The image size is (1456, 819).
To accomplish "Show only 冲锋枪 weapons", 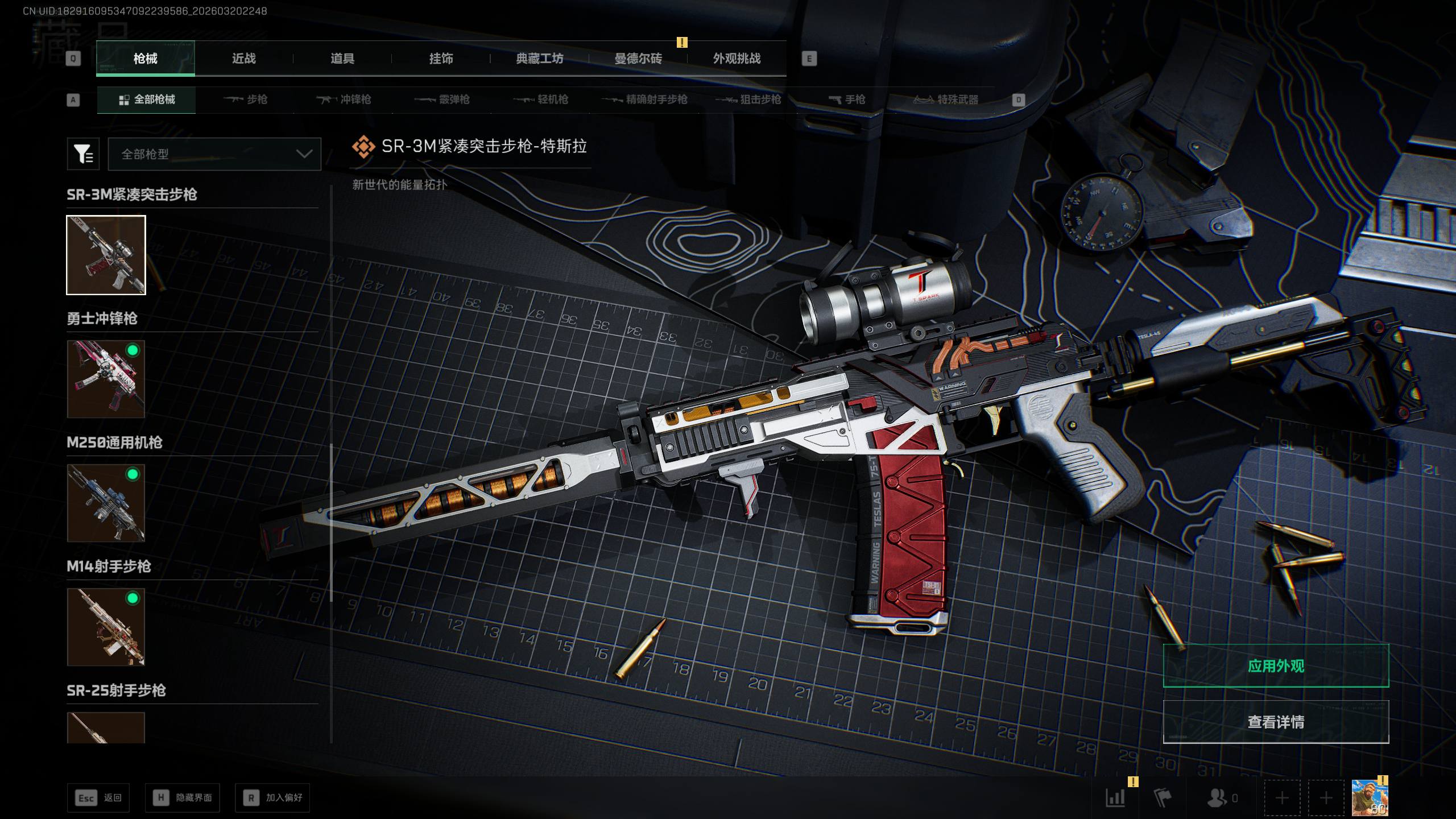I will click(344, 100).
